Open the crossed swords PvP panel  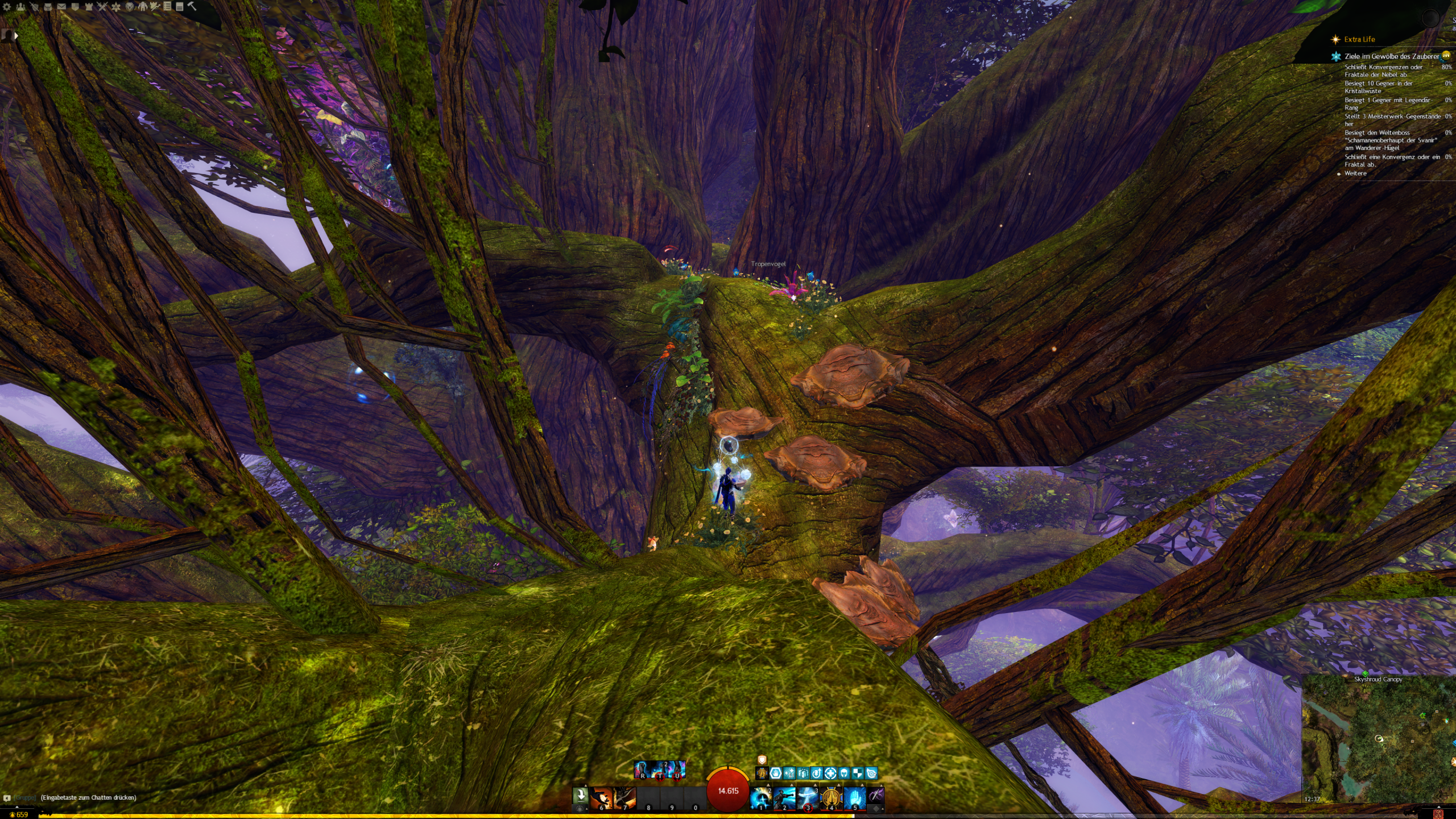[x=102, y=7]
